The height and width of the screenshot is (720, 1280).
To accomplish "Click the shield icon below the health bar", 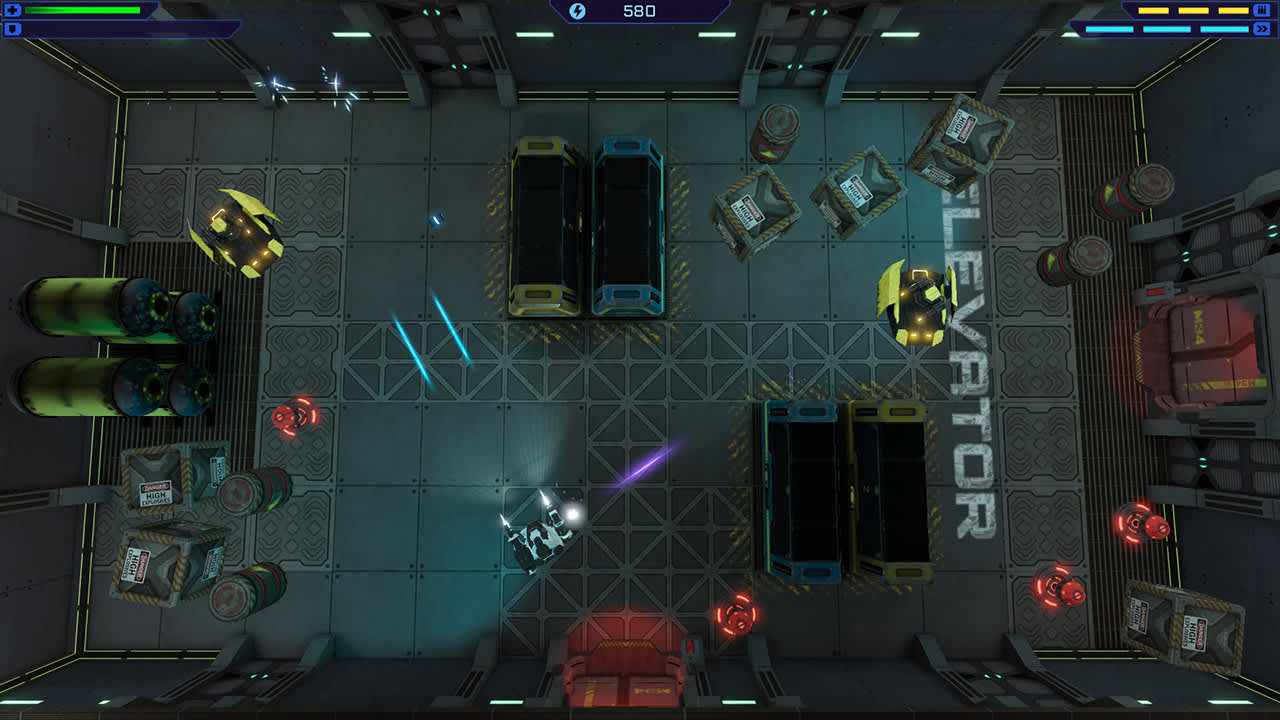I will tap(10, 31).
